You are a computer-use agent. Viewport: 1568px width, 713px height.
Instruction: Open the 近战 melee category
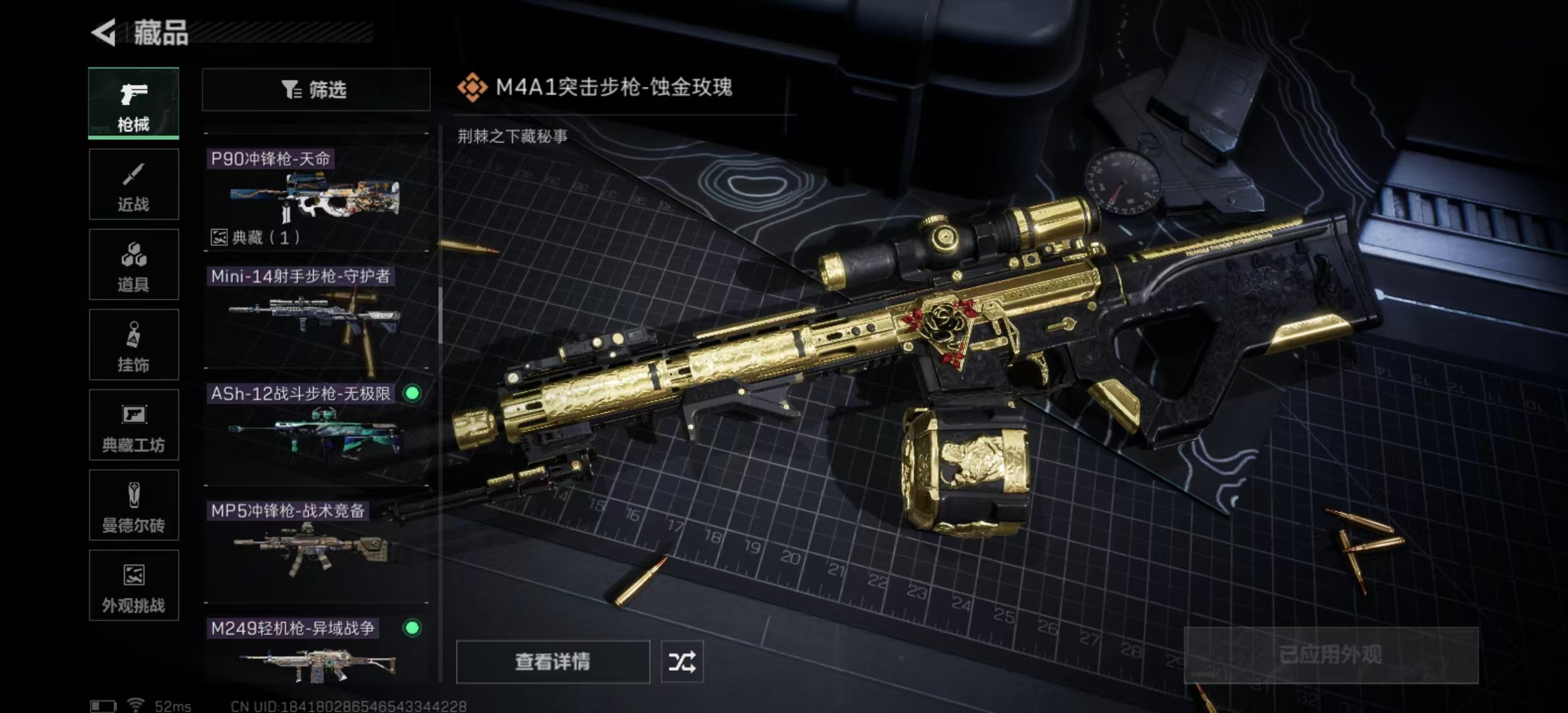click(x=133, y=184)
